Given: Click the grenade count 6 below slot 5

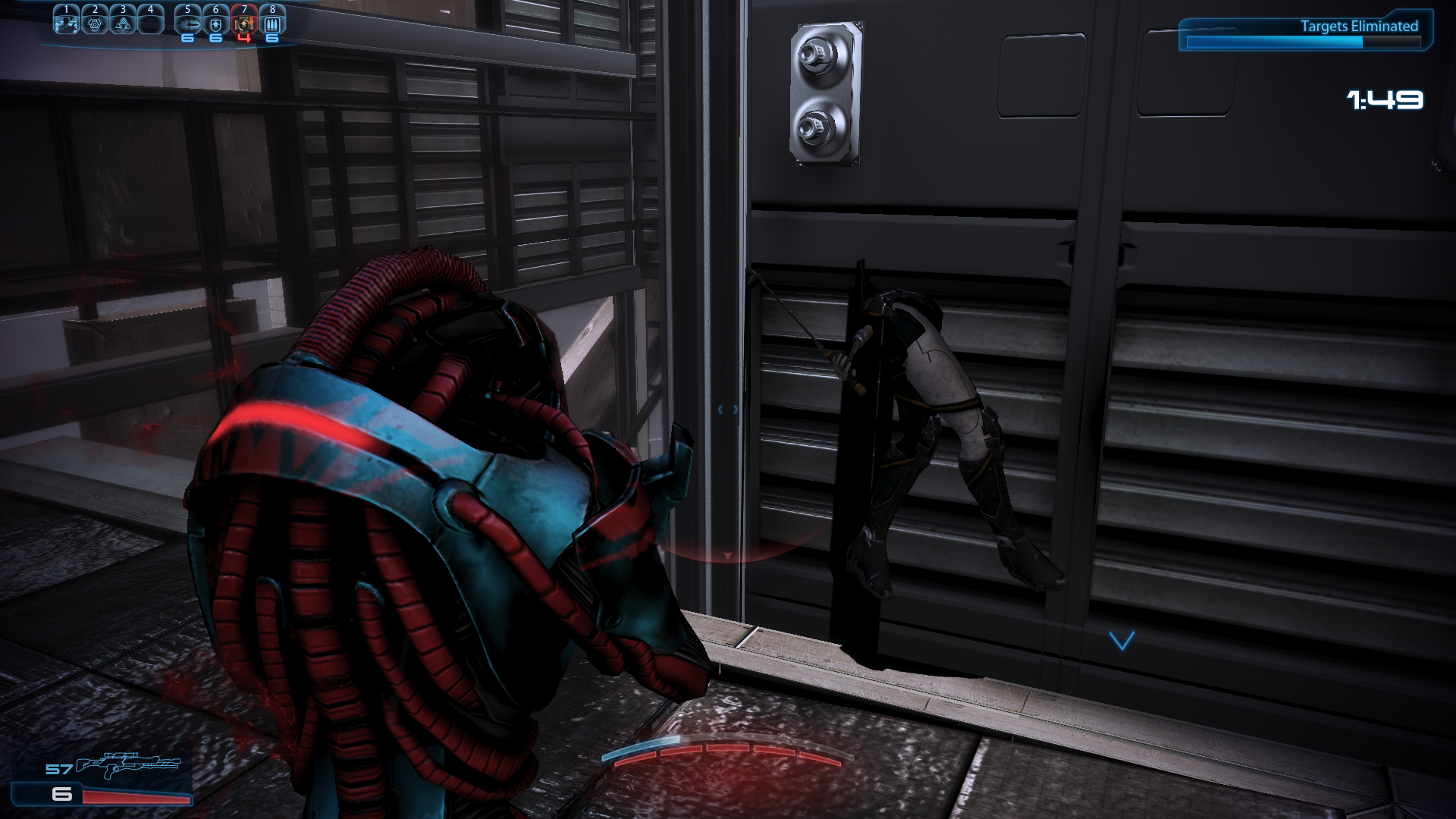Looking at the screenshot, I should click(188, 38).
